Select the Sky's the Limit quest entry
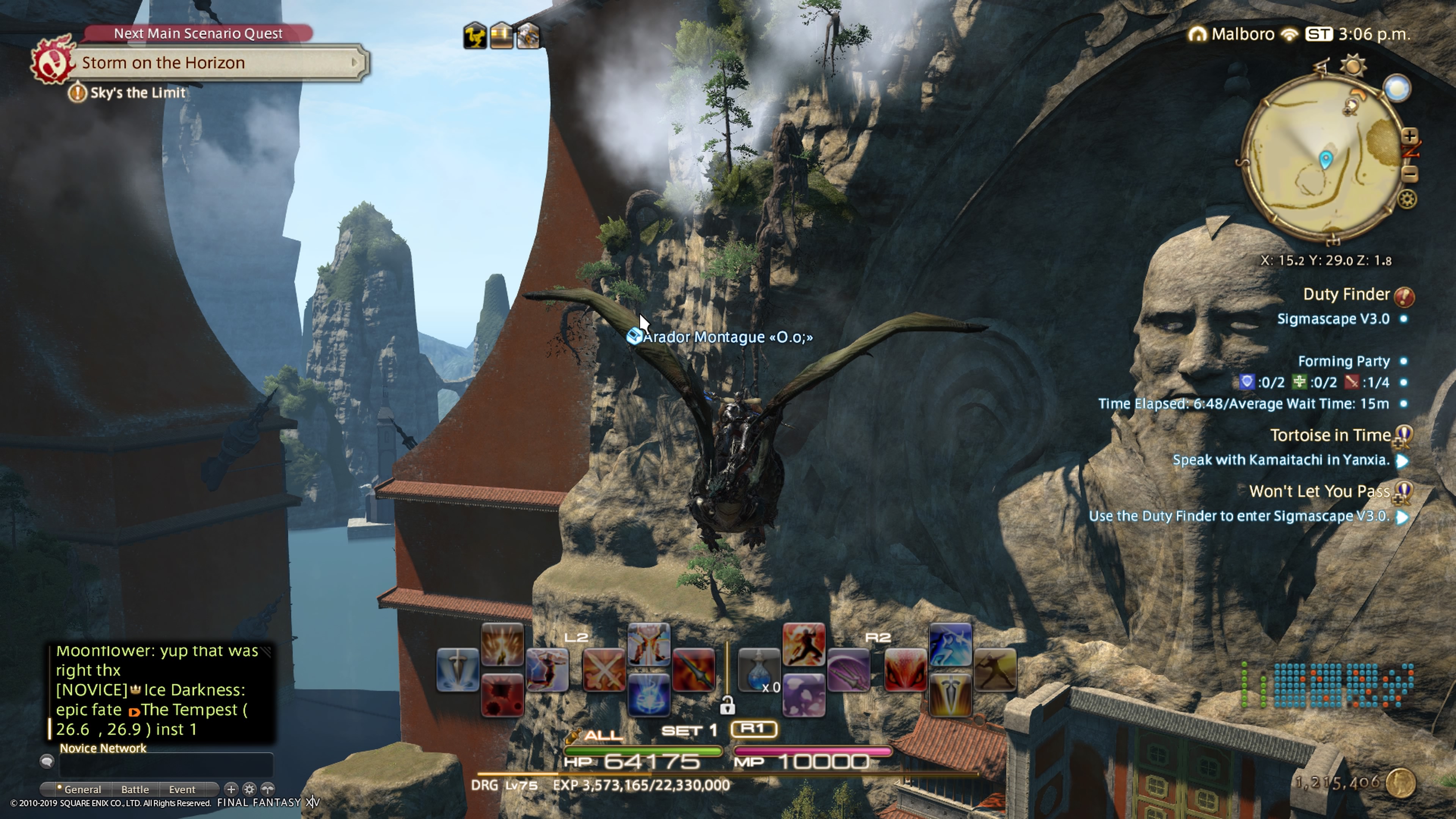The width and height of the screenshot is (1456, 819). coord(137,93)
